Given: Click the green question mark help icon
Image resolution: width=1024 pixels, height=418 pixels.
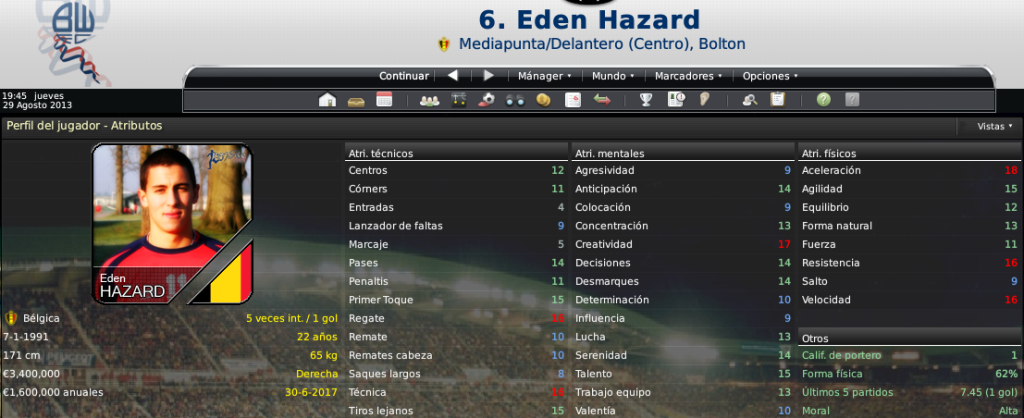Looking at the screenshot, I should (x=823, y=100).
